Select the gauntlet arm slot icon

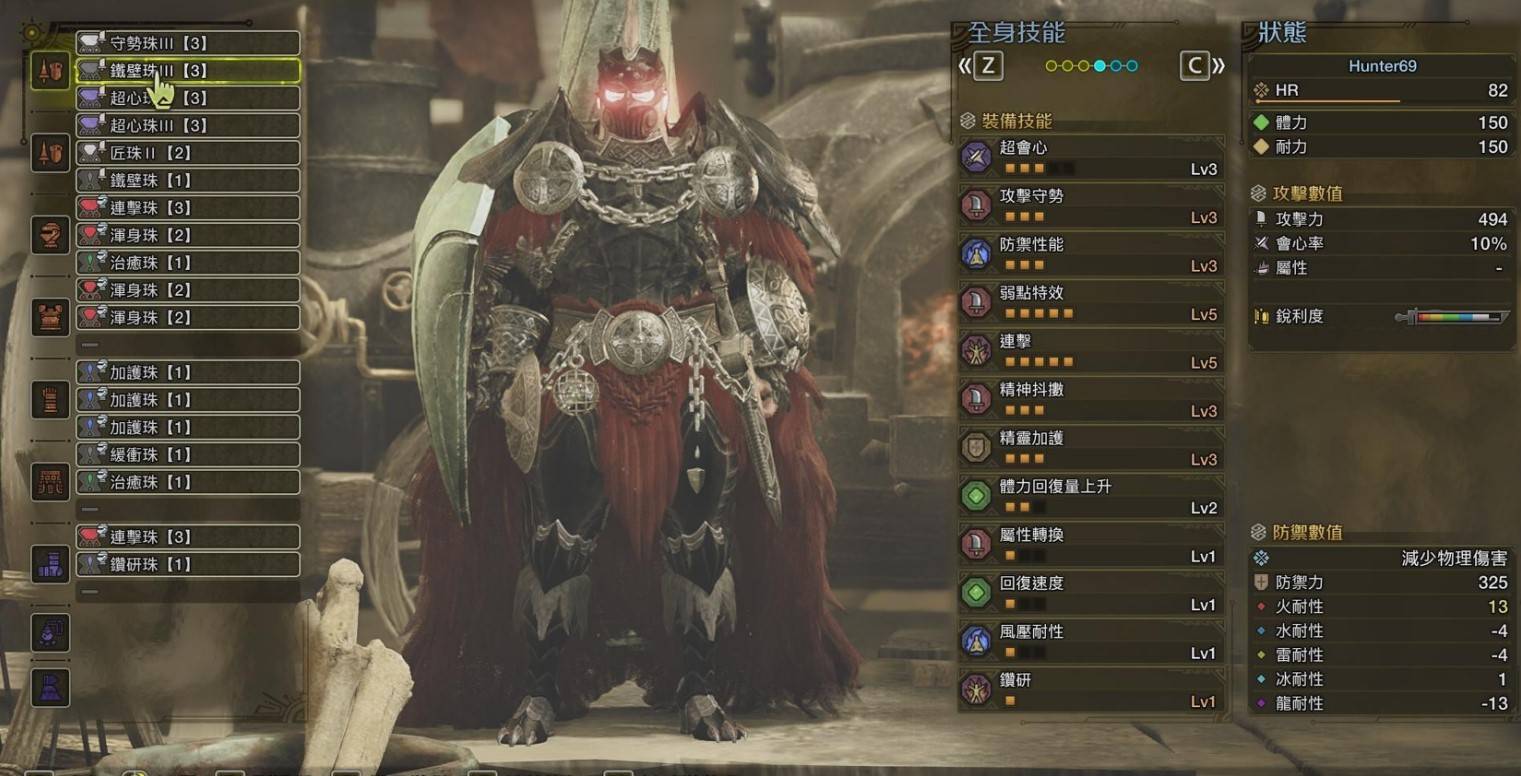point(50,399)
